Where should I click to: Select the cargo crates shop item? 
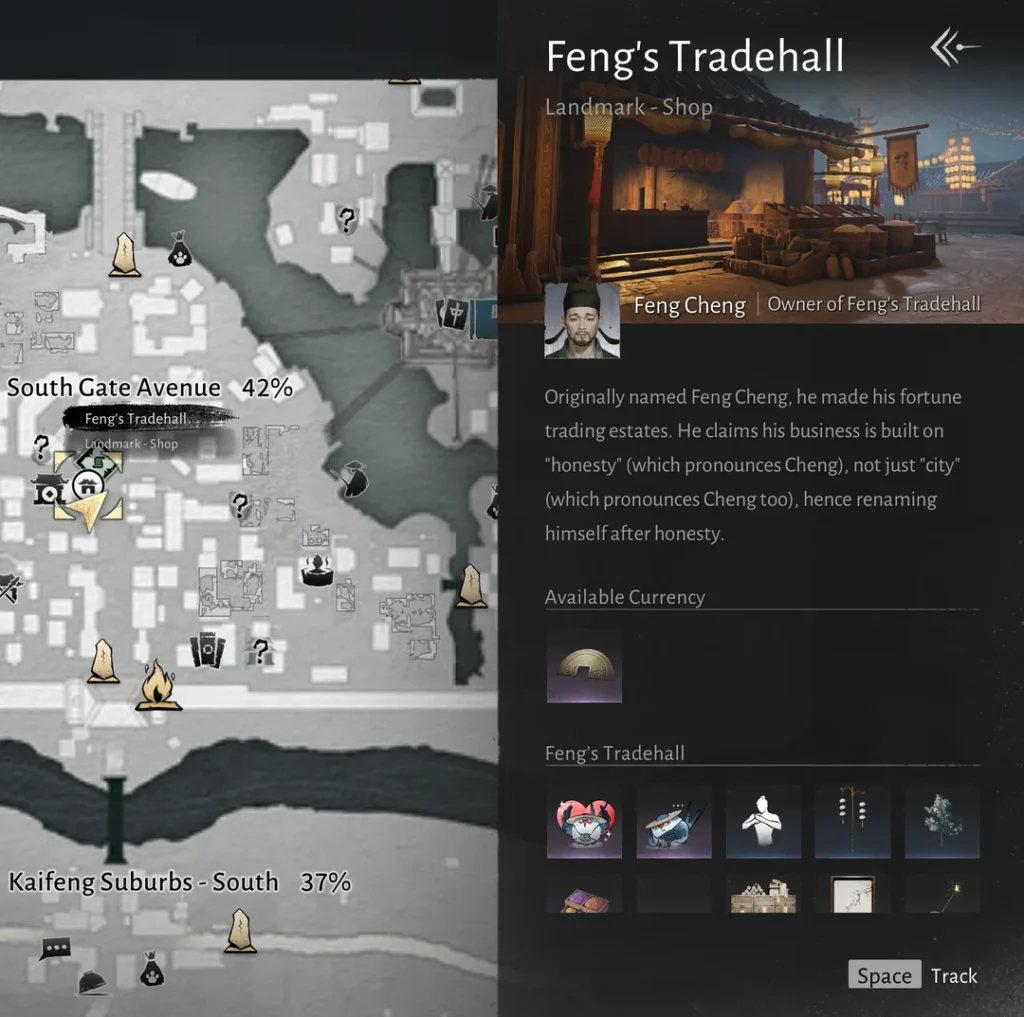[763, 897]
